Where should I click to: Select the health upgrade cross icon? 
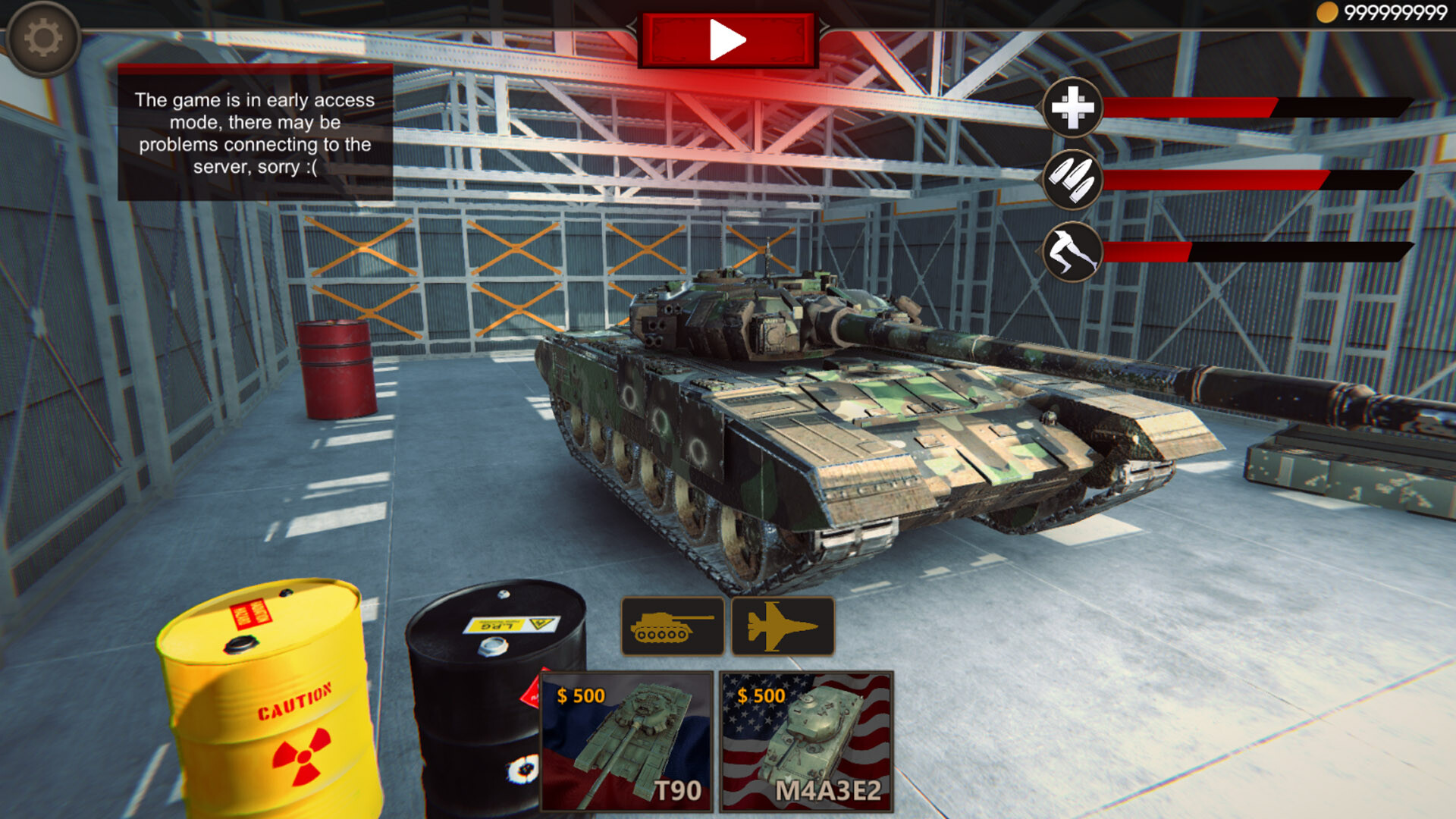click(1074, 108)
